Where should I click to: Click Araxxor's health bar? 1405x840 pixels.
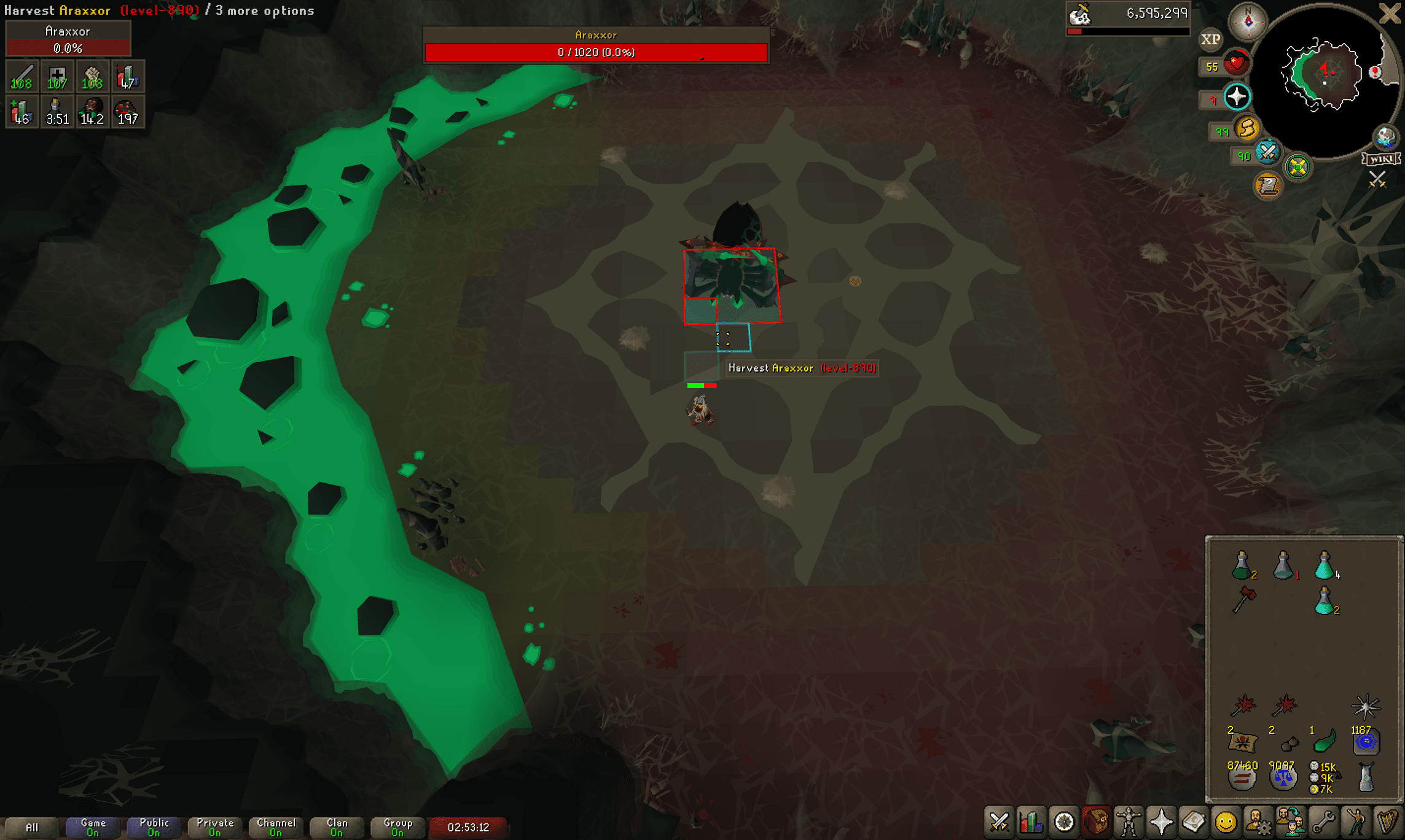[595, 53]
